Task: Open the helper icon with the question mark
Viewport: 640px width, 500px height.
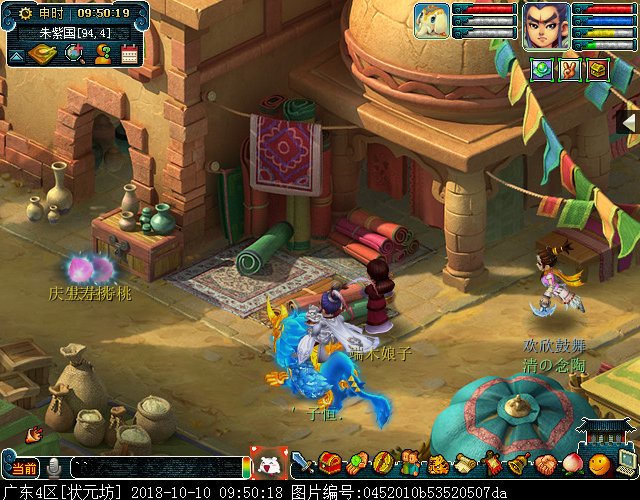Action: coord(102,54)
